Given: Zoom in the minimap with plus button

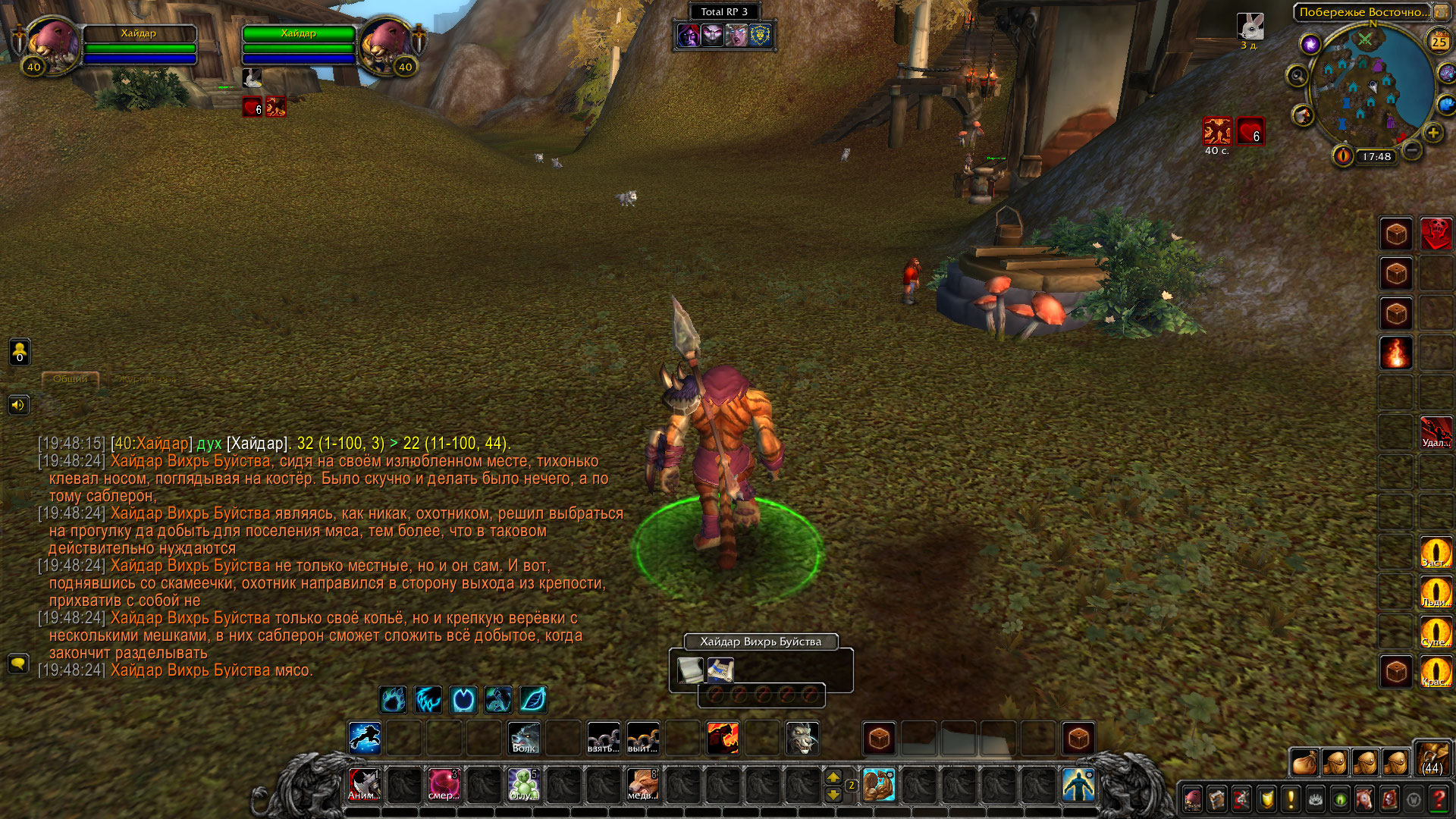Looking at the screenshot, I should 1432,133.
